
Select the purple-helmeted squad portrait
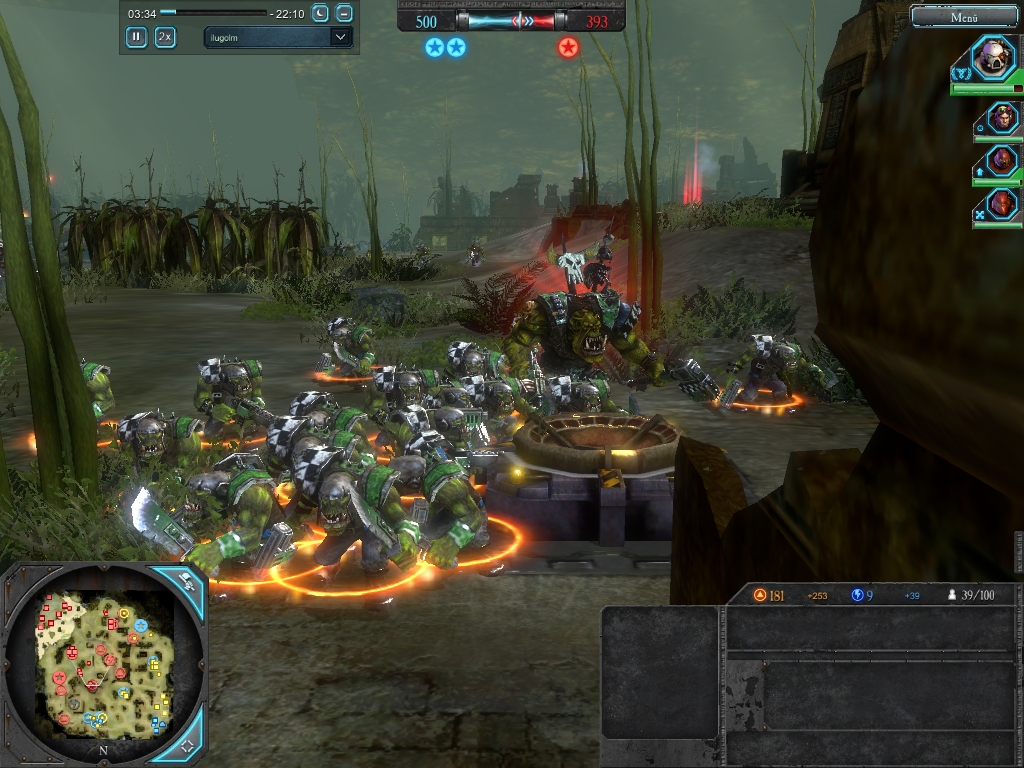point(1002,161)
